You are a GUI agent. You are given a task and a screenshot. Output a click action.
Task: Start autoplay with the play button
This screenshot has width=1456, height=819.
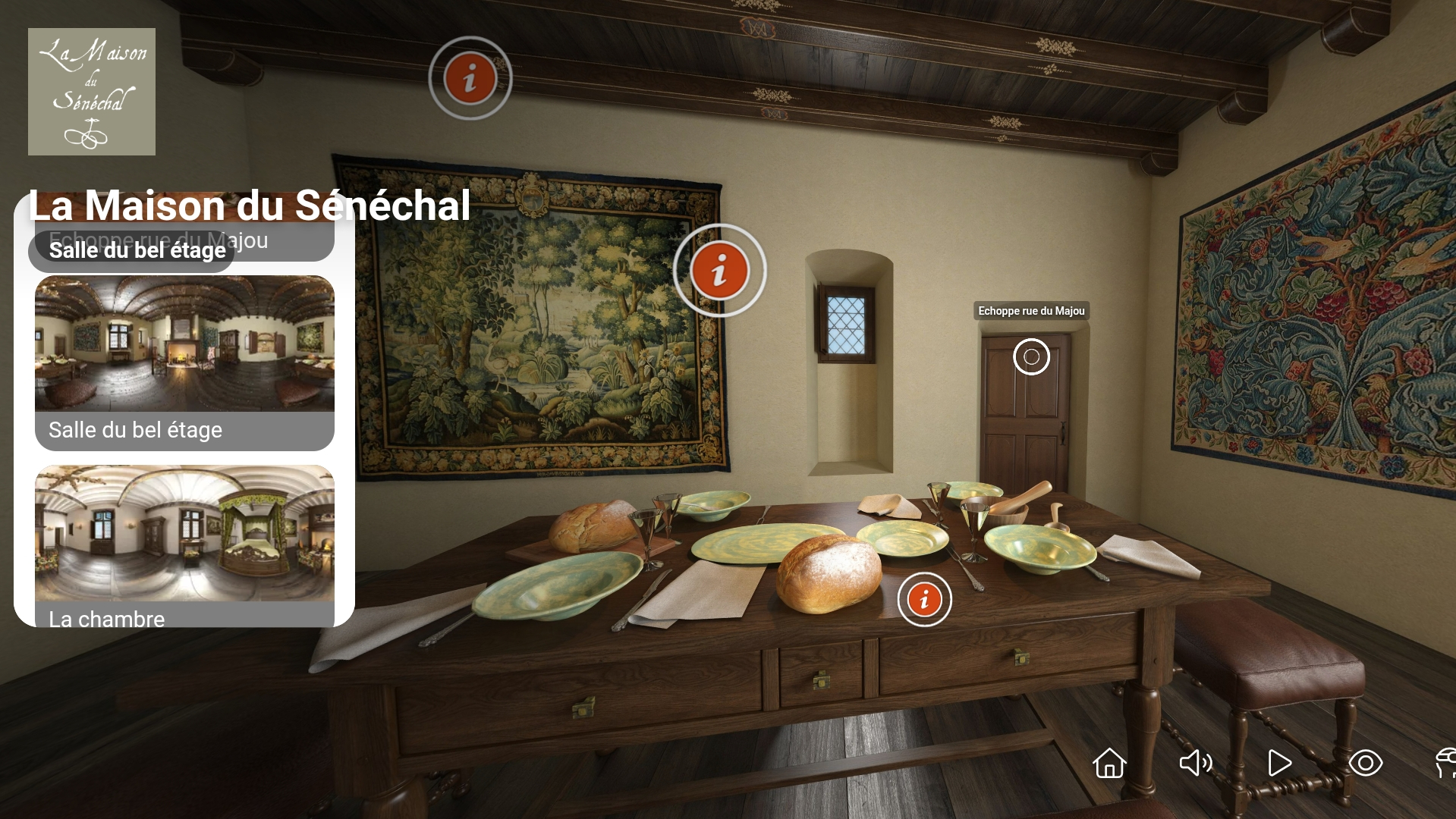(1279, 763)
